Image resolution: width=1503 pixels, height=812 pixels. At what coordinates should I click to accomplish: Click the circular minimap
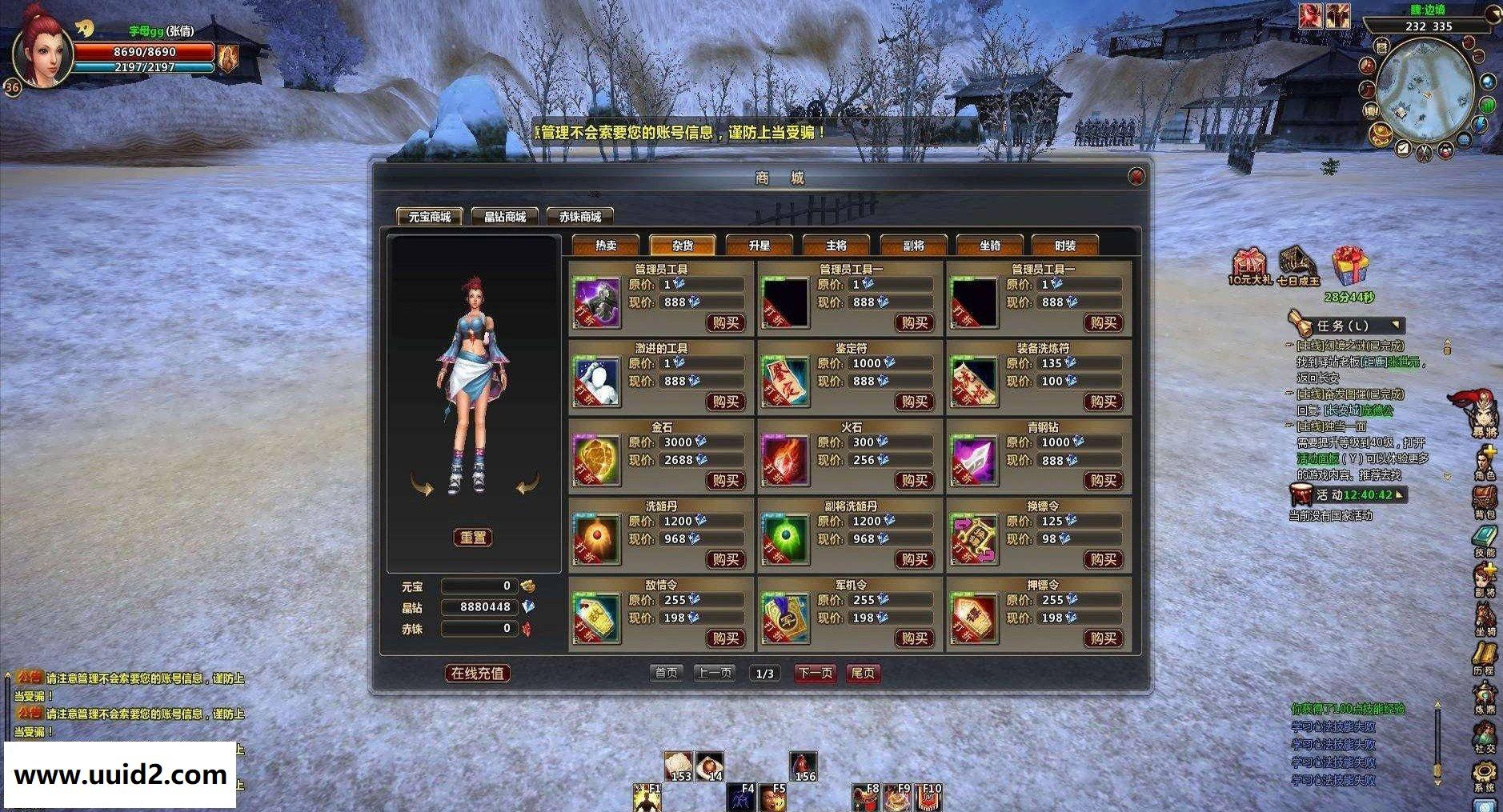1425,83
